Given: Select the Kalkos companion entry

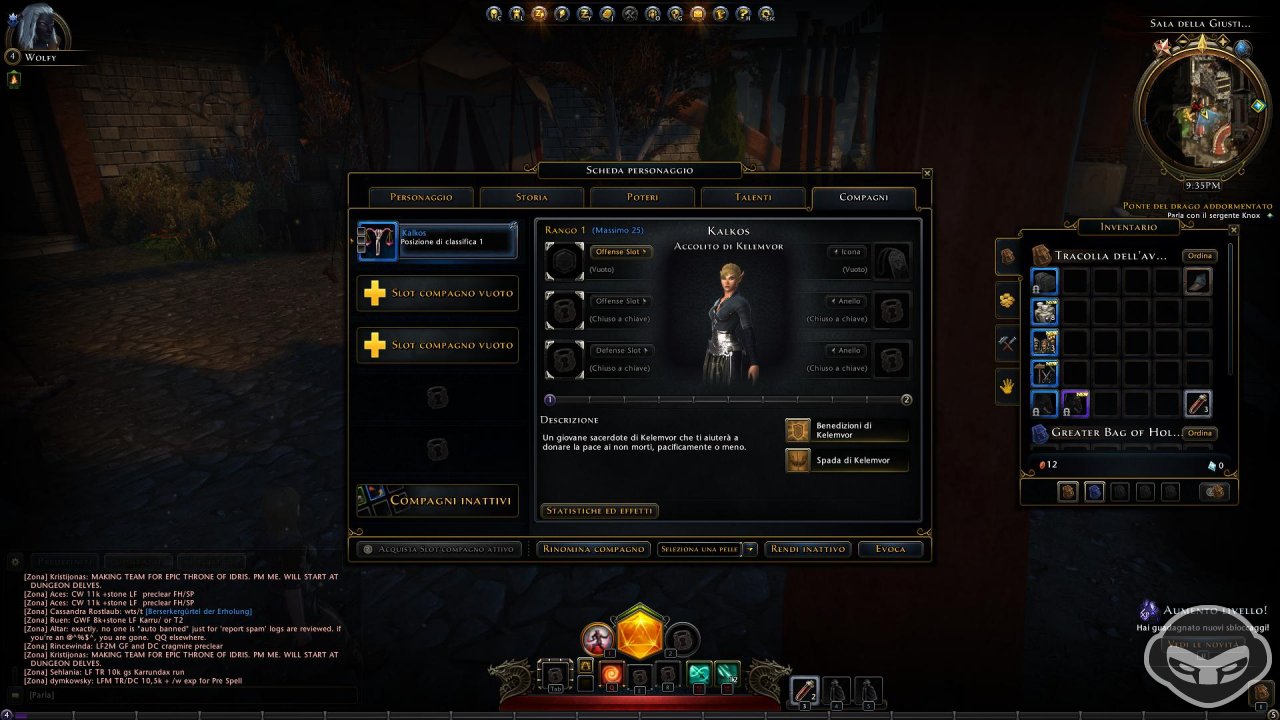Looking at the screenshot, I should click(438, 241).
